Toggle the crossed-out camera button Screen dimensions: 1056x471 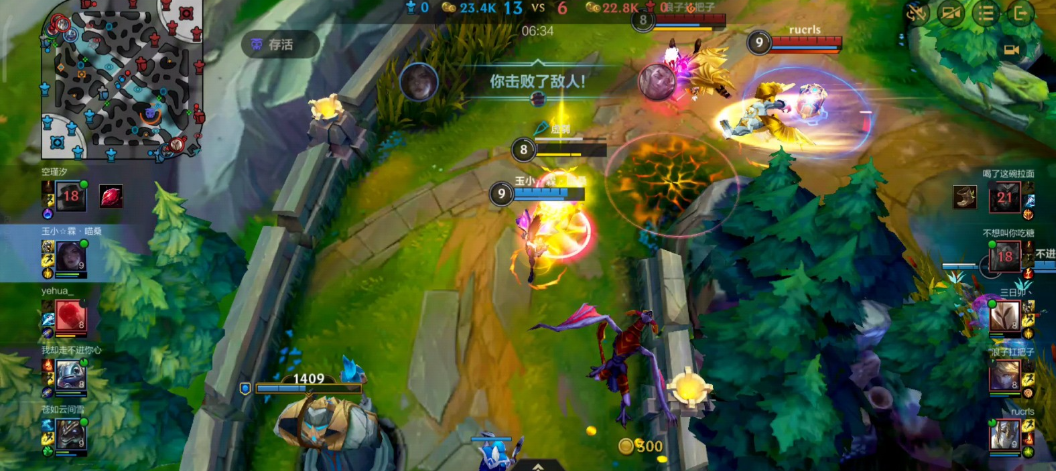coord(952,13)
